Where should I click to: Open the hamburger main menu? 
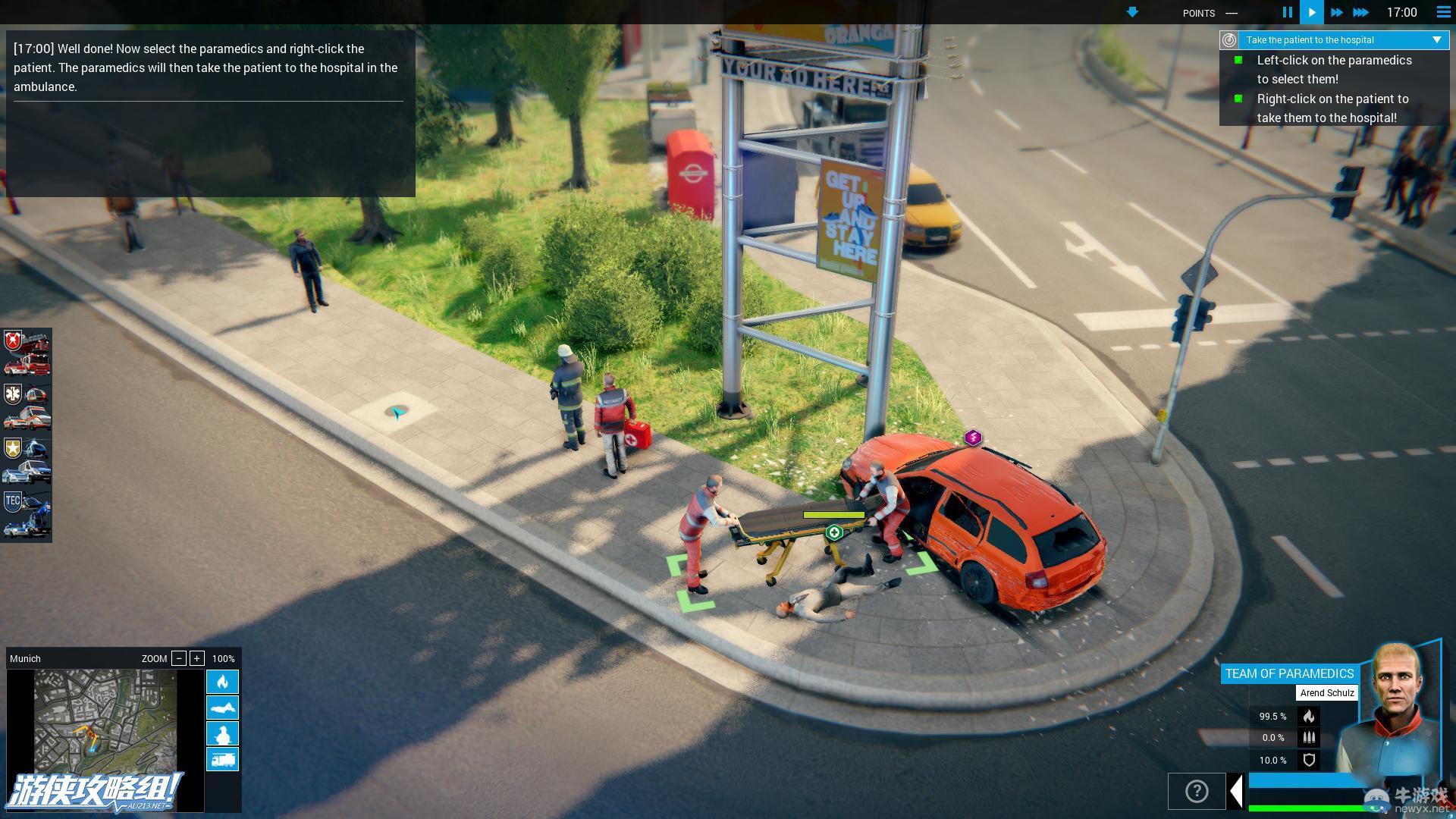click(x=1443, y=12)
